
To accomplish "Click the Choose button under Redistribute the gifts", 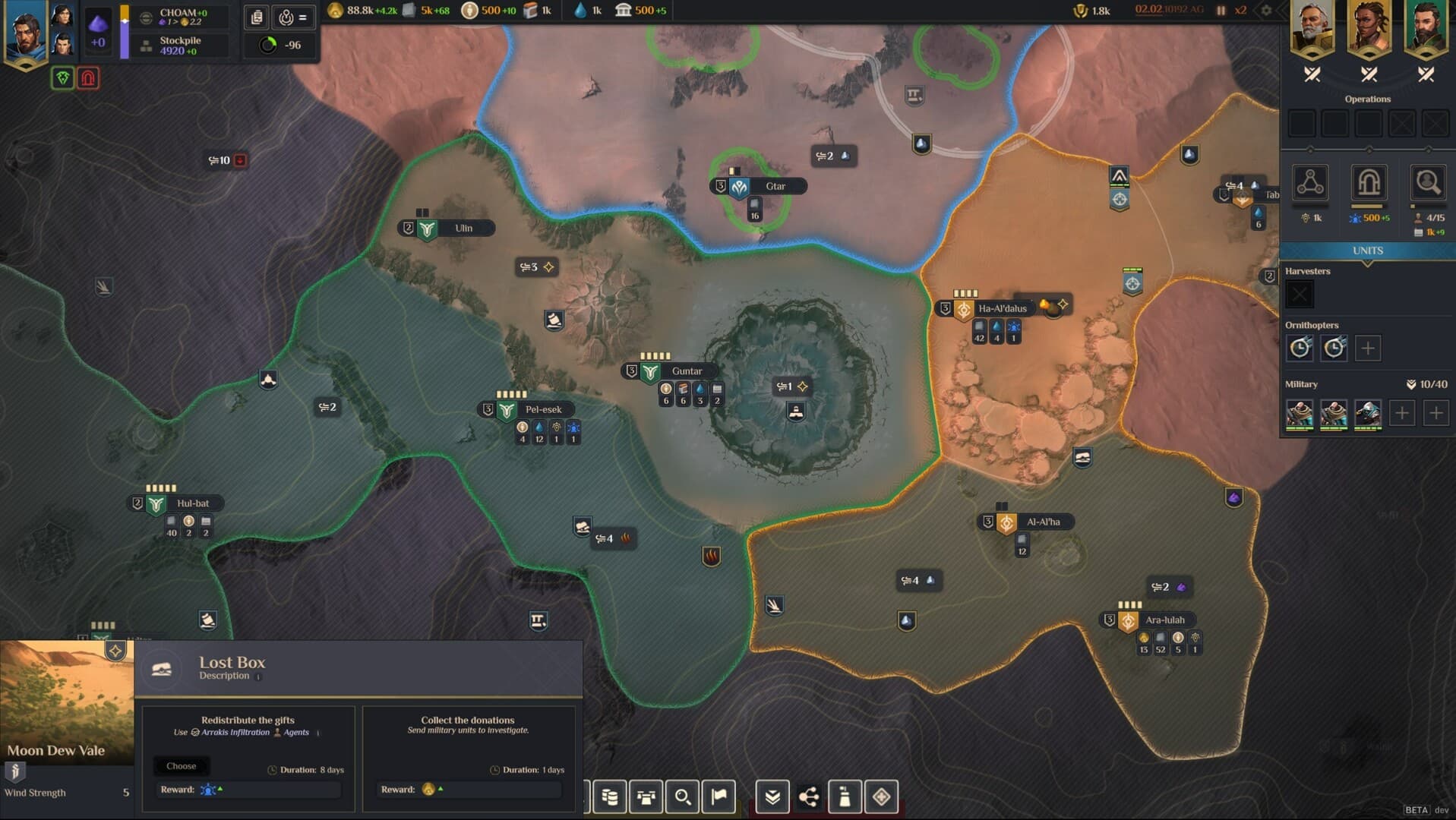I will click(182, 766).
